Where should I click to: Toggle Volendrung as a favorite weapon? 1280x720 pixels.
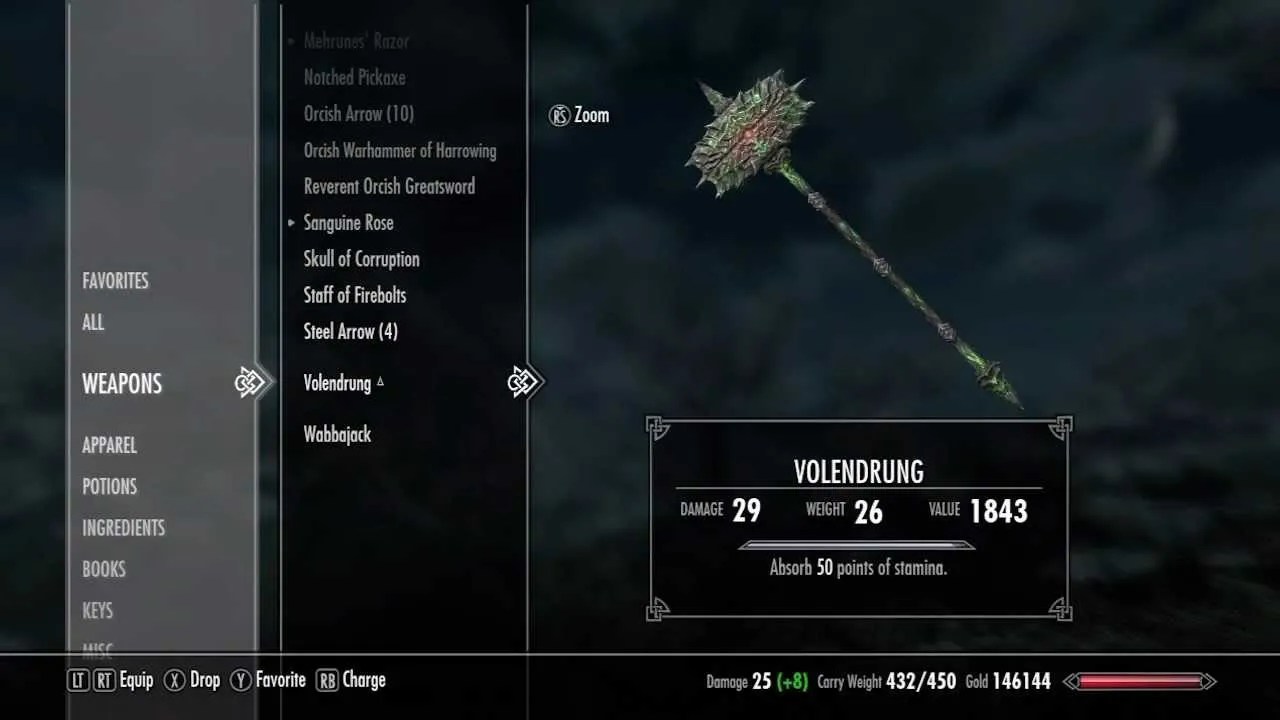point(337,383)
